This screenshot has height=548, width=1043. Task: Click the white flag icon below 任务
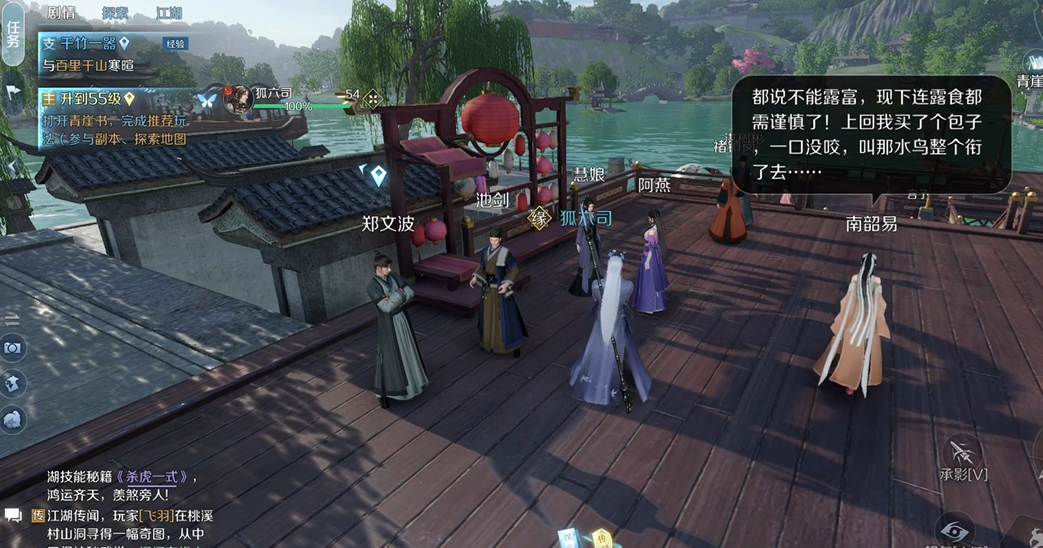tap(13, 93)
